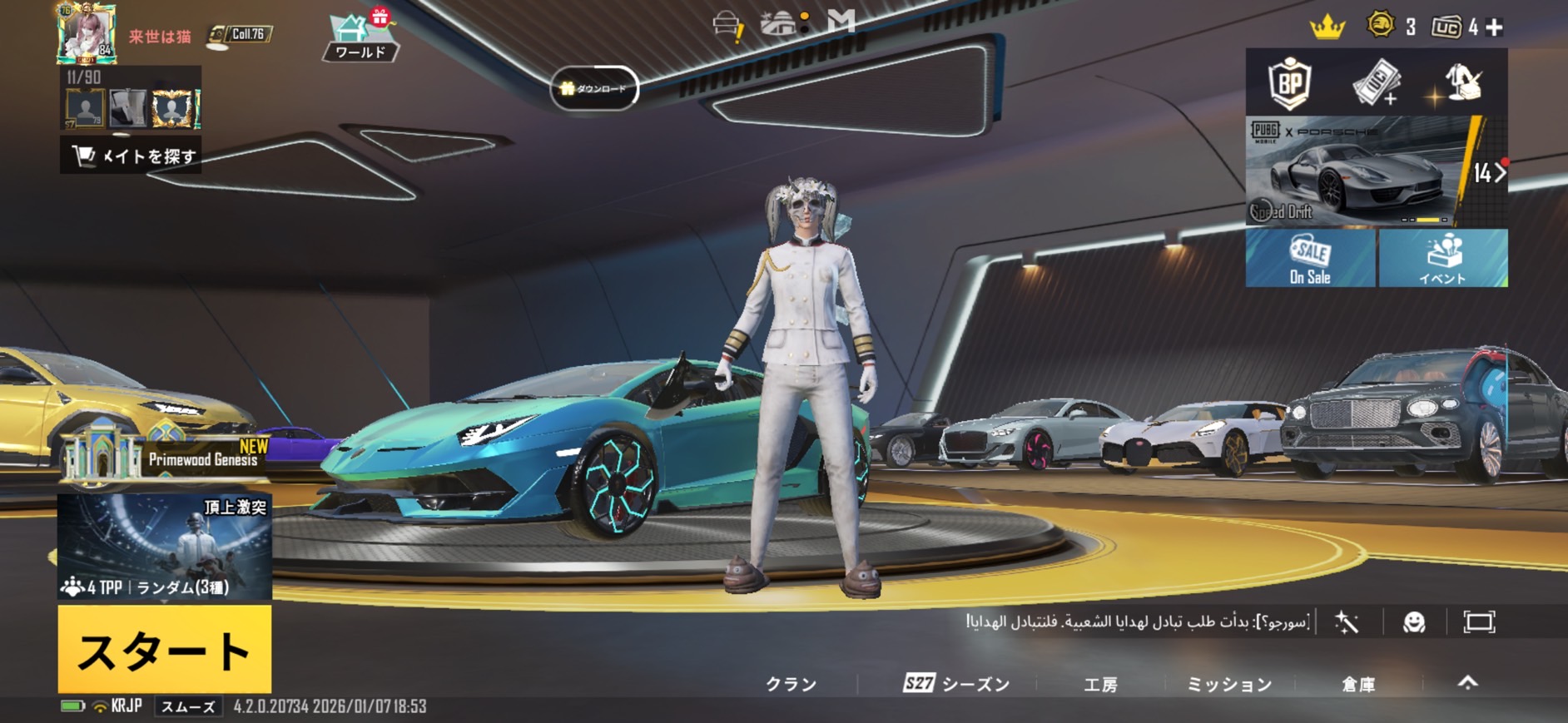1568x723 pixels.
Task: Open the BP shield shop icon
Action: [1289, 82]
